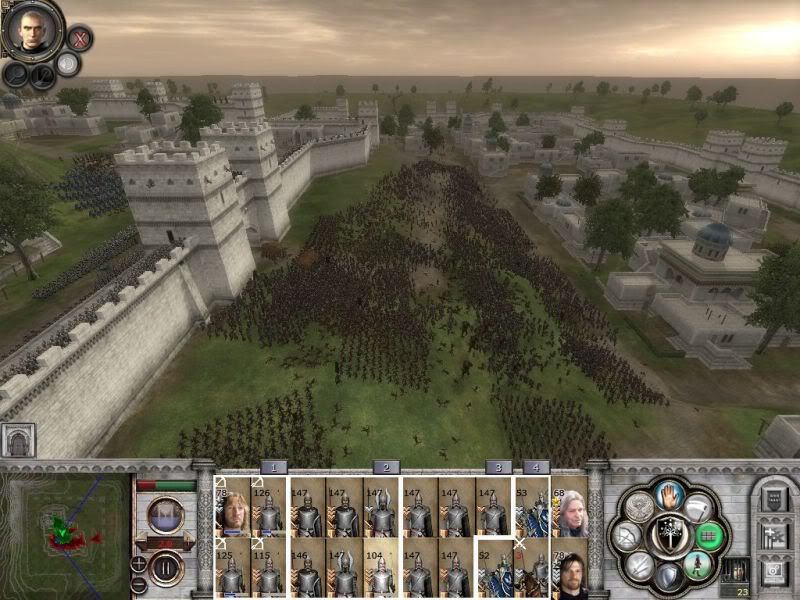Zoom in the minimap with the plus button
This screenshot has width=800, height=600.
tap(138, 563)
